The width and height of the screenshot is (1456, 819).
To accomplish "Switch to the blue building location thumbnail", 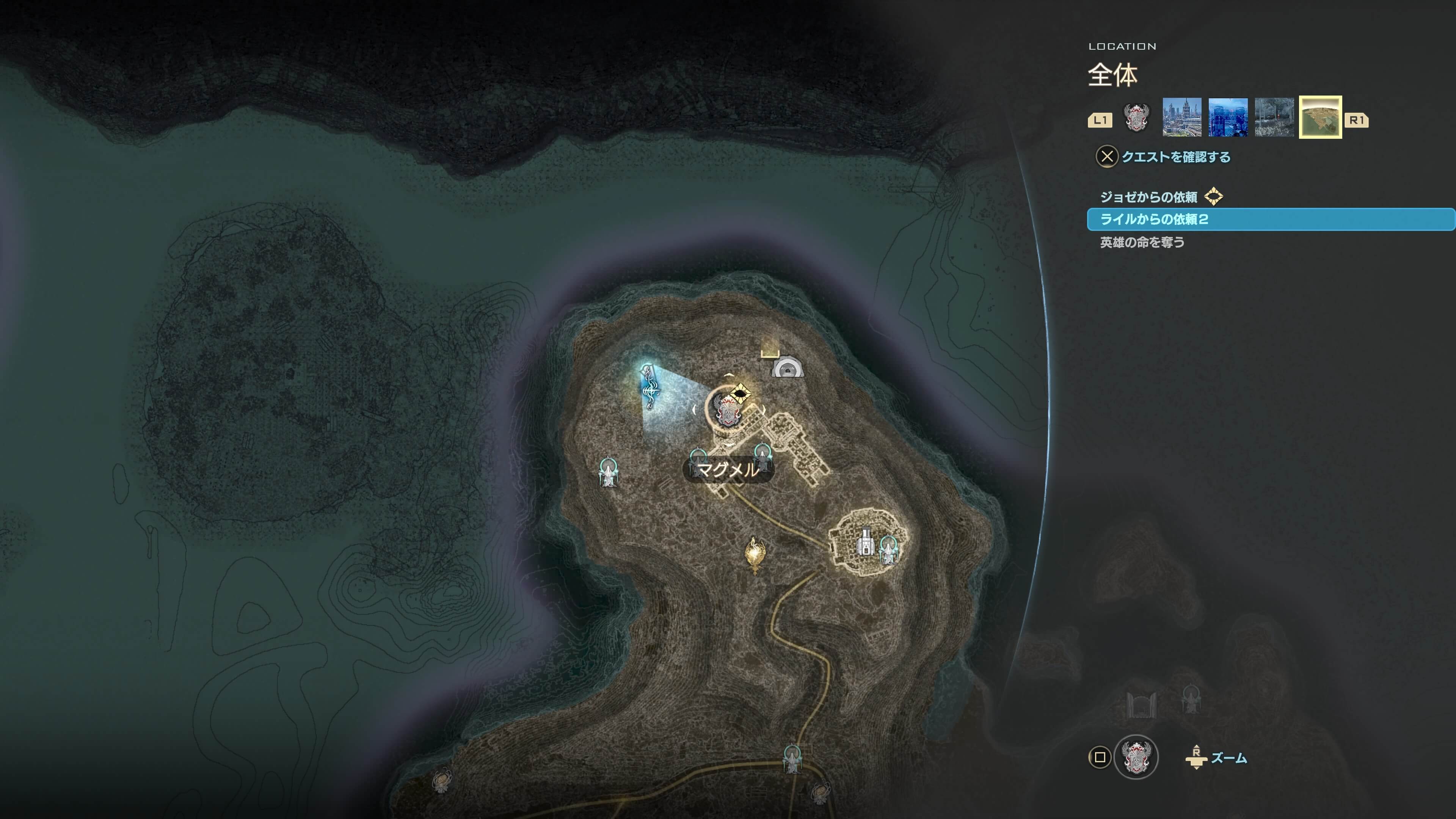I will [x=1228, y=118].
